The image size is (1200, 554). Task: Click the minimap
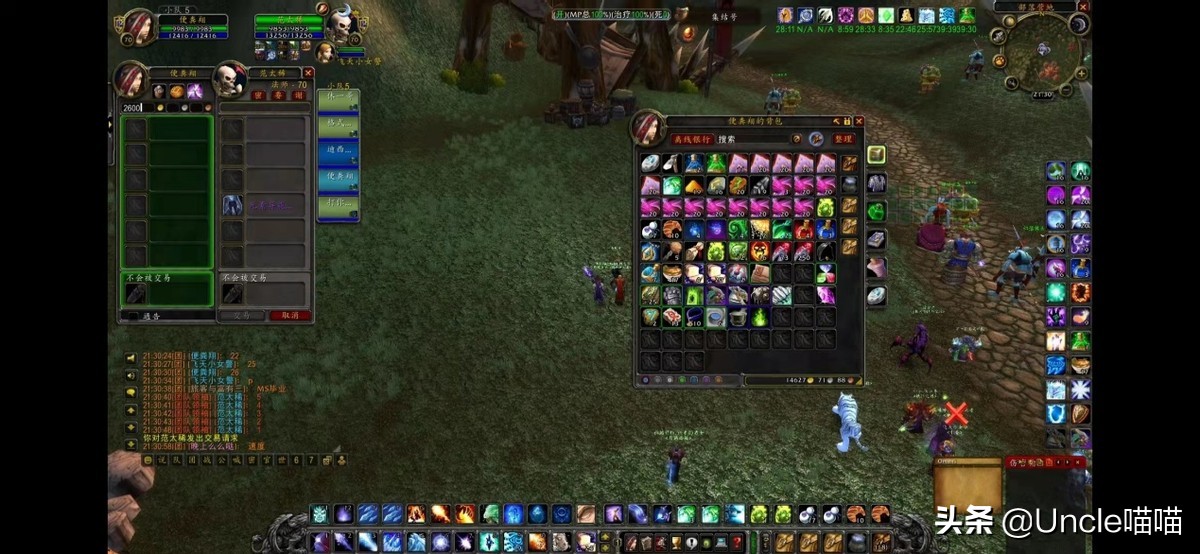tap(1042, 50)
